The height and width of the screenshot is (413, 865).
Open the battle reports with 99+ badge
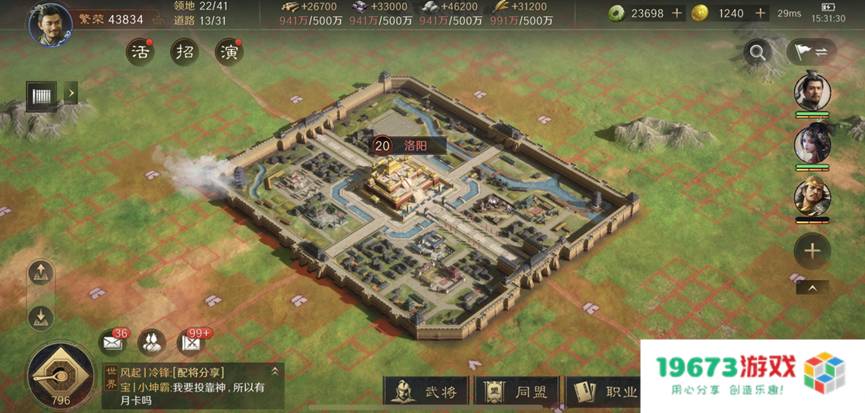click(189, 342)
